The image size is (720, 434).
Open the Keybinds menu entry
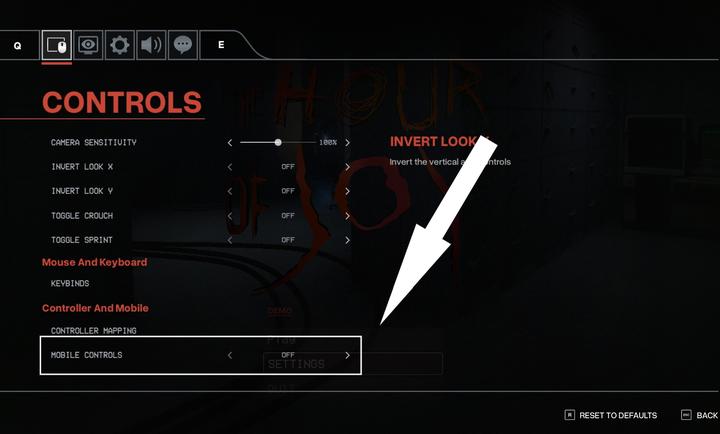pos(70,284)
